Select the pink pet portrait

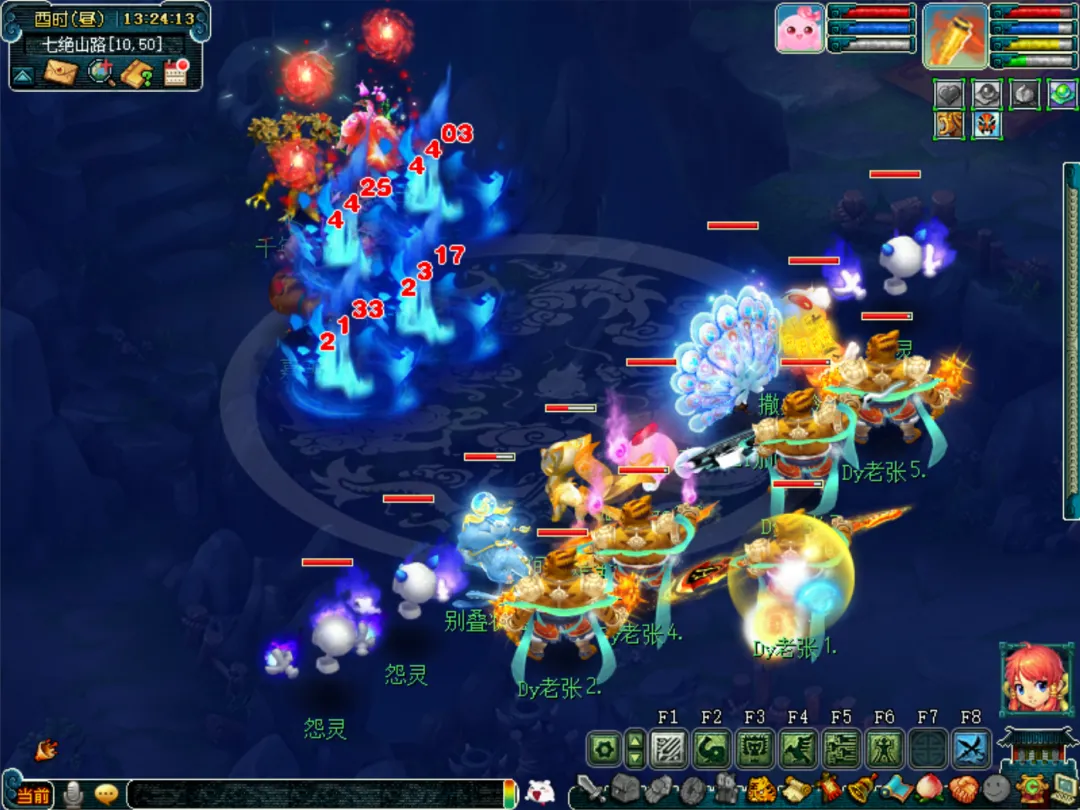[x=800, y=28]
